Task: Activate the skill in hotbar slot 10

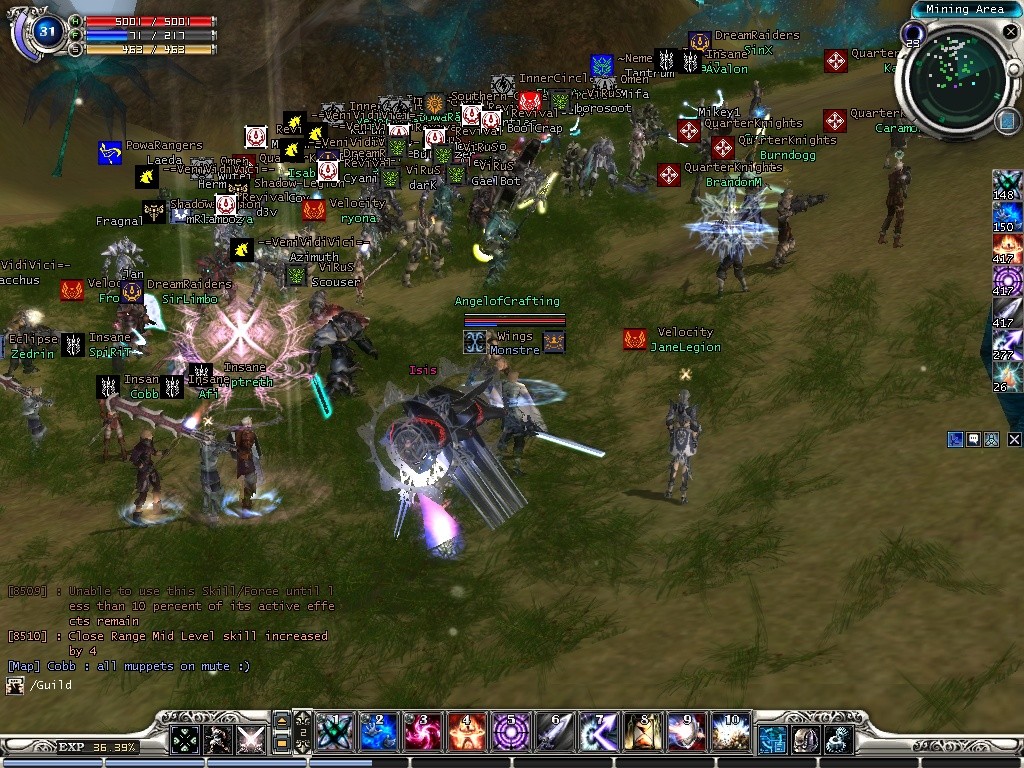Action: pyautogui.click(x=730, y=733)
